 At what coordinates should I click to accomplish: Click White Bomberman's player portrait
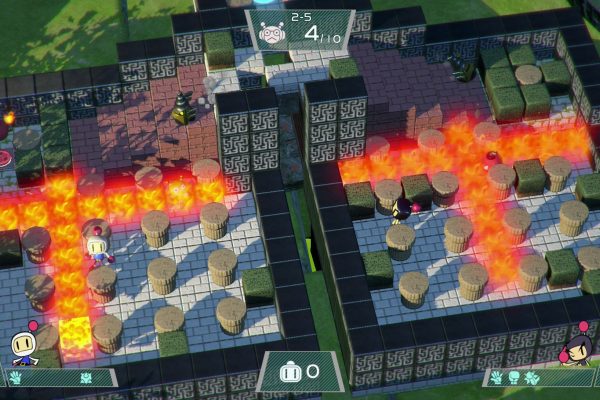(x=24, y=345)
